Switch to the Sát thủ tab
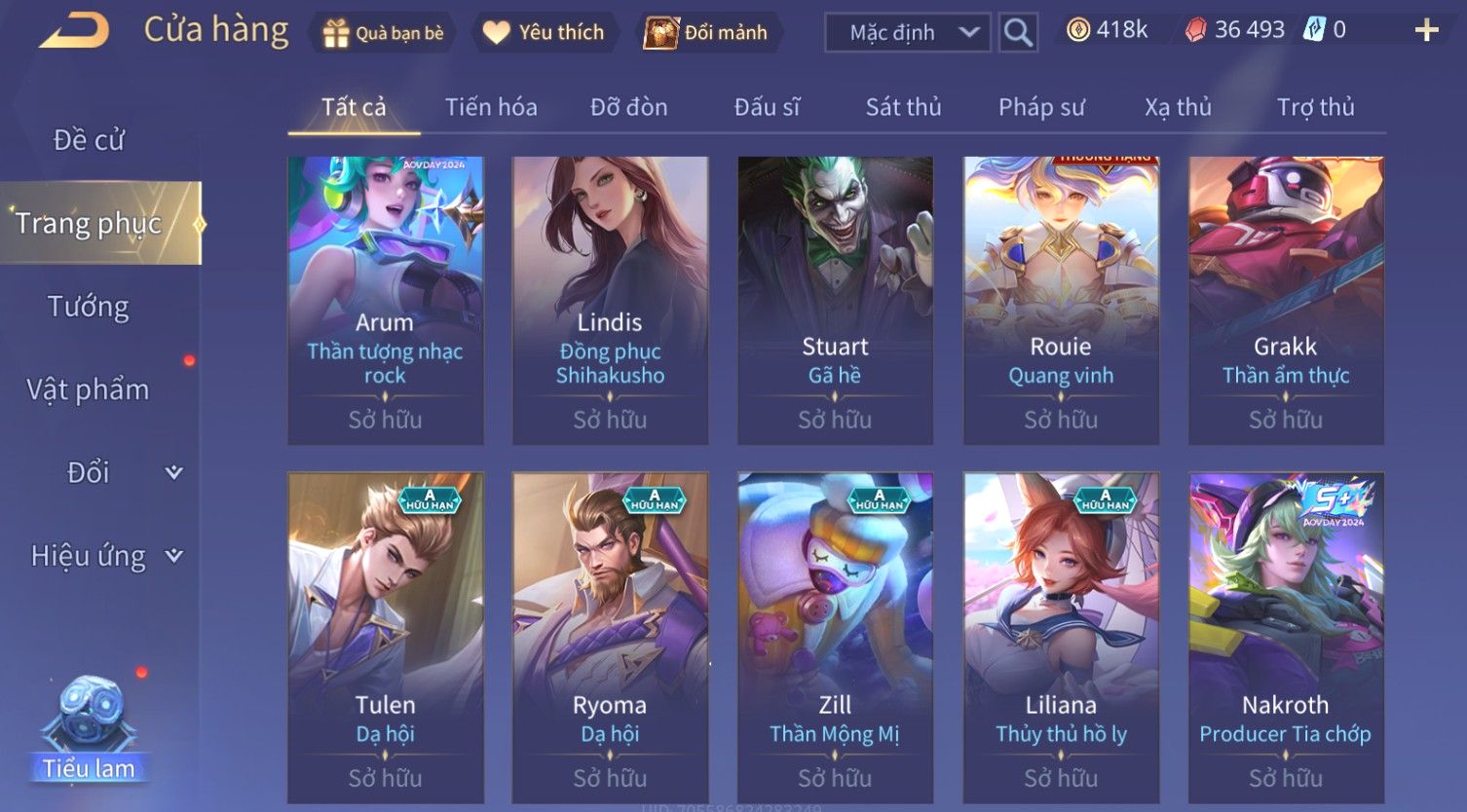 [903, 107]
